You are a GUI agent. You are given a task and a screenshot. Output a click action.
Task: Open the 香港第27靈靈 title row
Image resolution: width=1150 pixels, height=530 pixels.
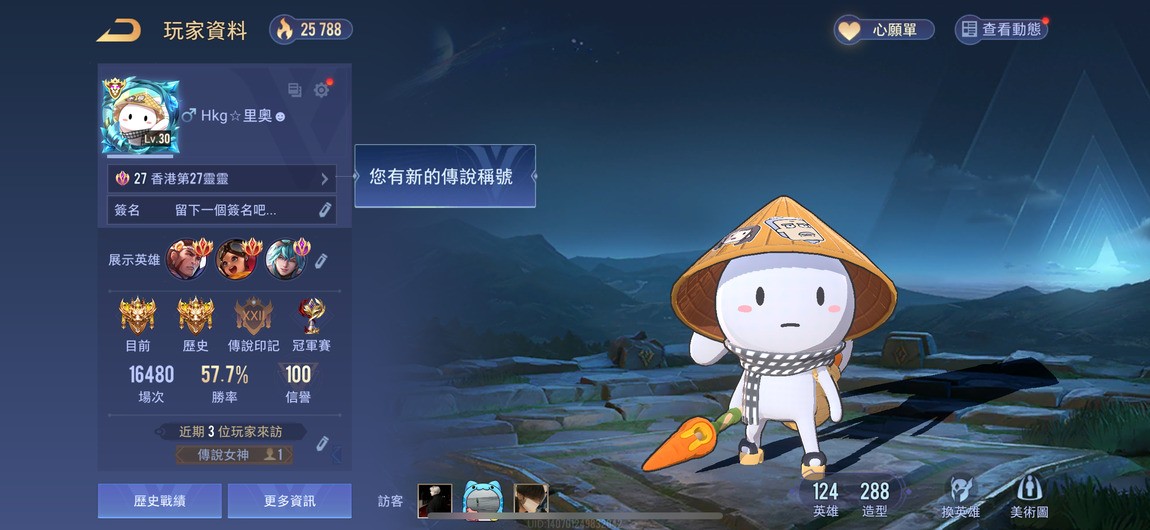(222, 179)
